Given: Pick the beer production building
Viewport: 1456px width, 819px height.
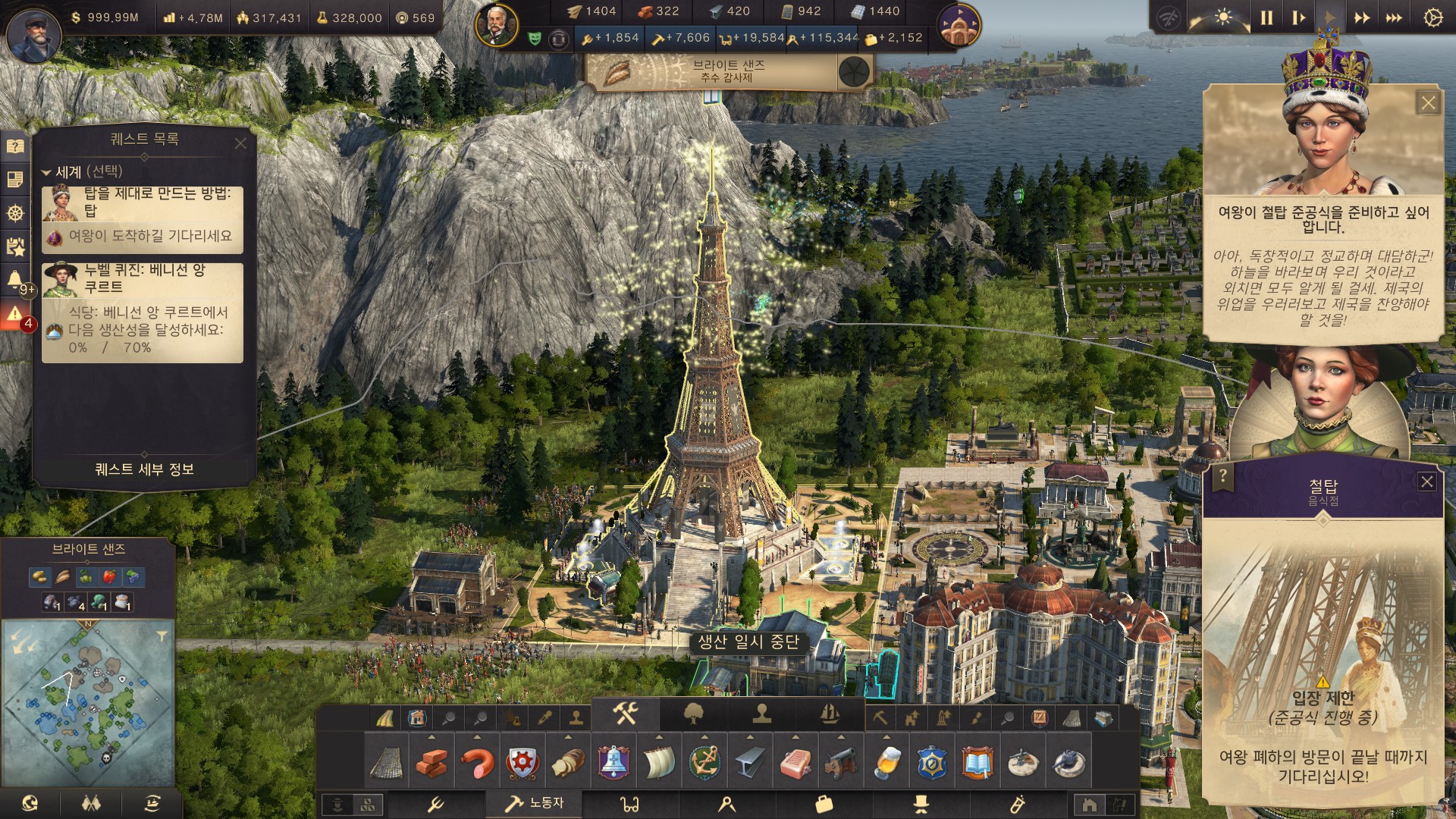Looking at the screenshot, I should click(x=886, y=762).
